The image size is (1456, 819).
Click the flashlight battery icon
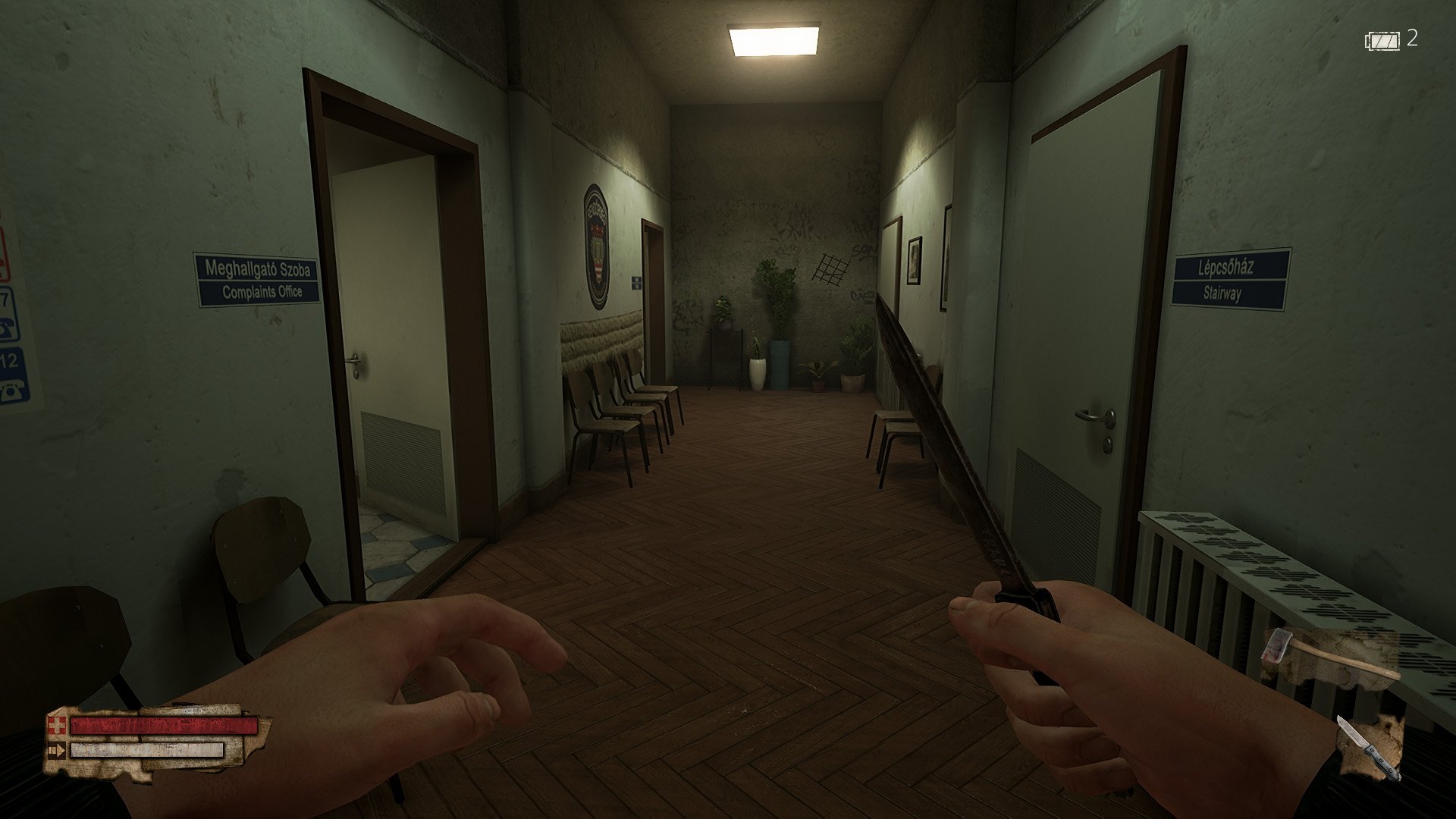pyautogui.click(x=1383, y=40)
